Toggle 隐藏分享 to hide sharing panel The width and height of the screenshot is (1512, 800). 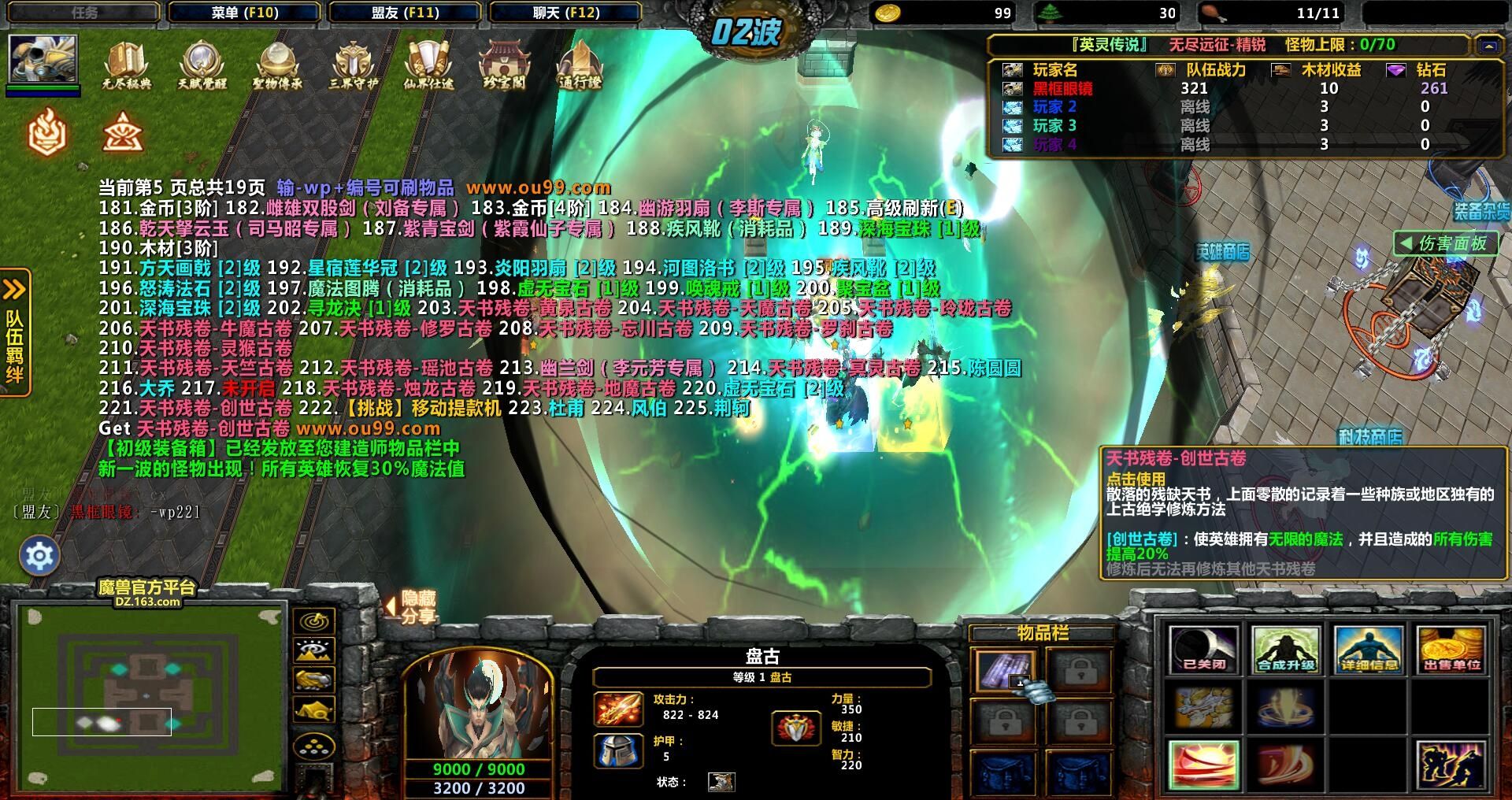point(415,606)
